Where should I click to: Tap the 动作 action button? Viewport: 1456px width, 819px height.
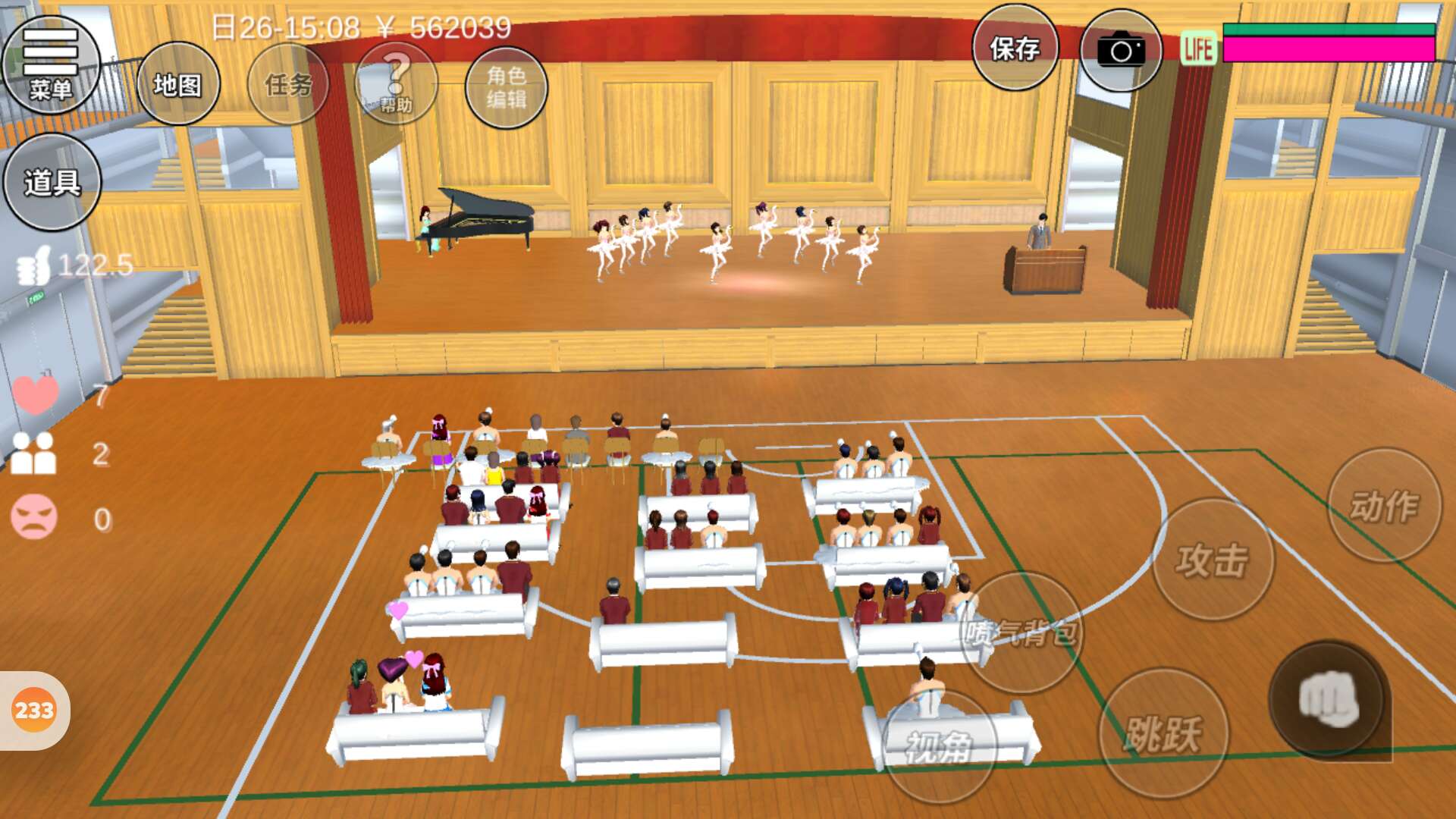coord(1384,505)
